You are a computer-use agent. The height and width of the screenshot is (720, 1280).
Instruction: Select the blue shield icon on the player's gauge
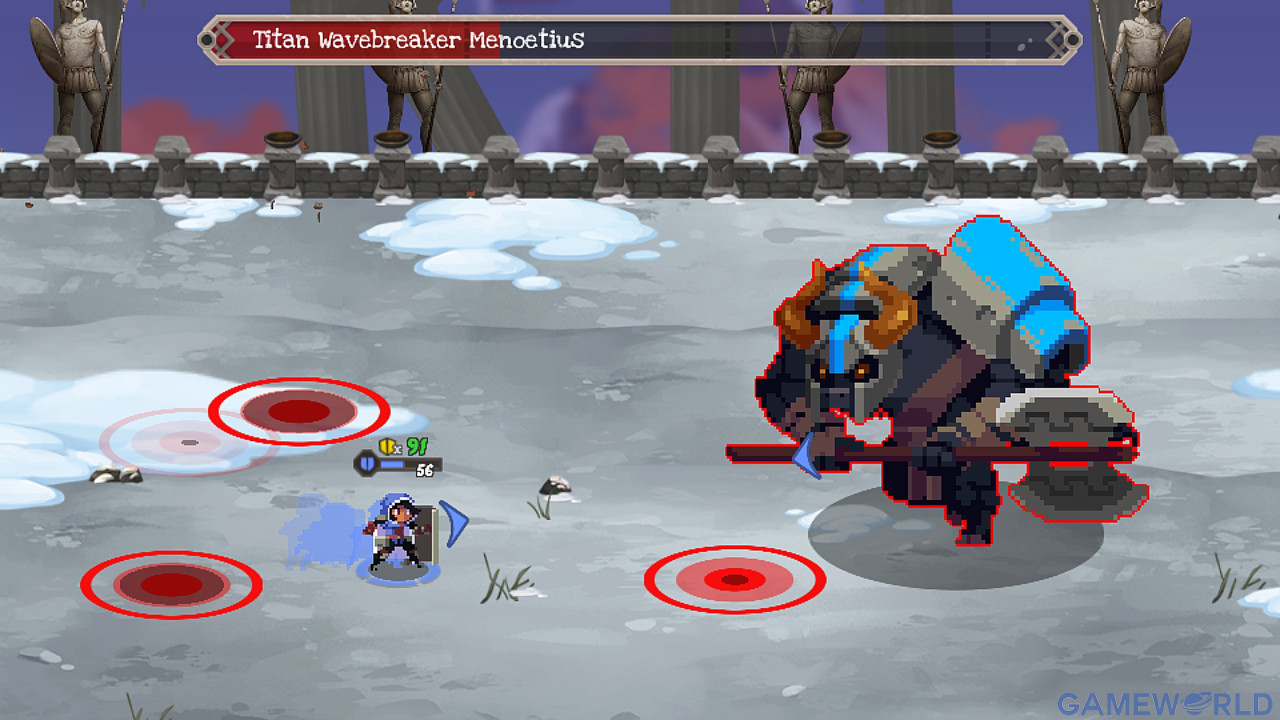[367, 464]
